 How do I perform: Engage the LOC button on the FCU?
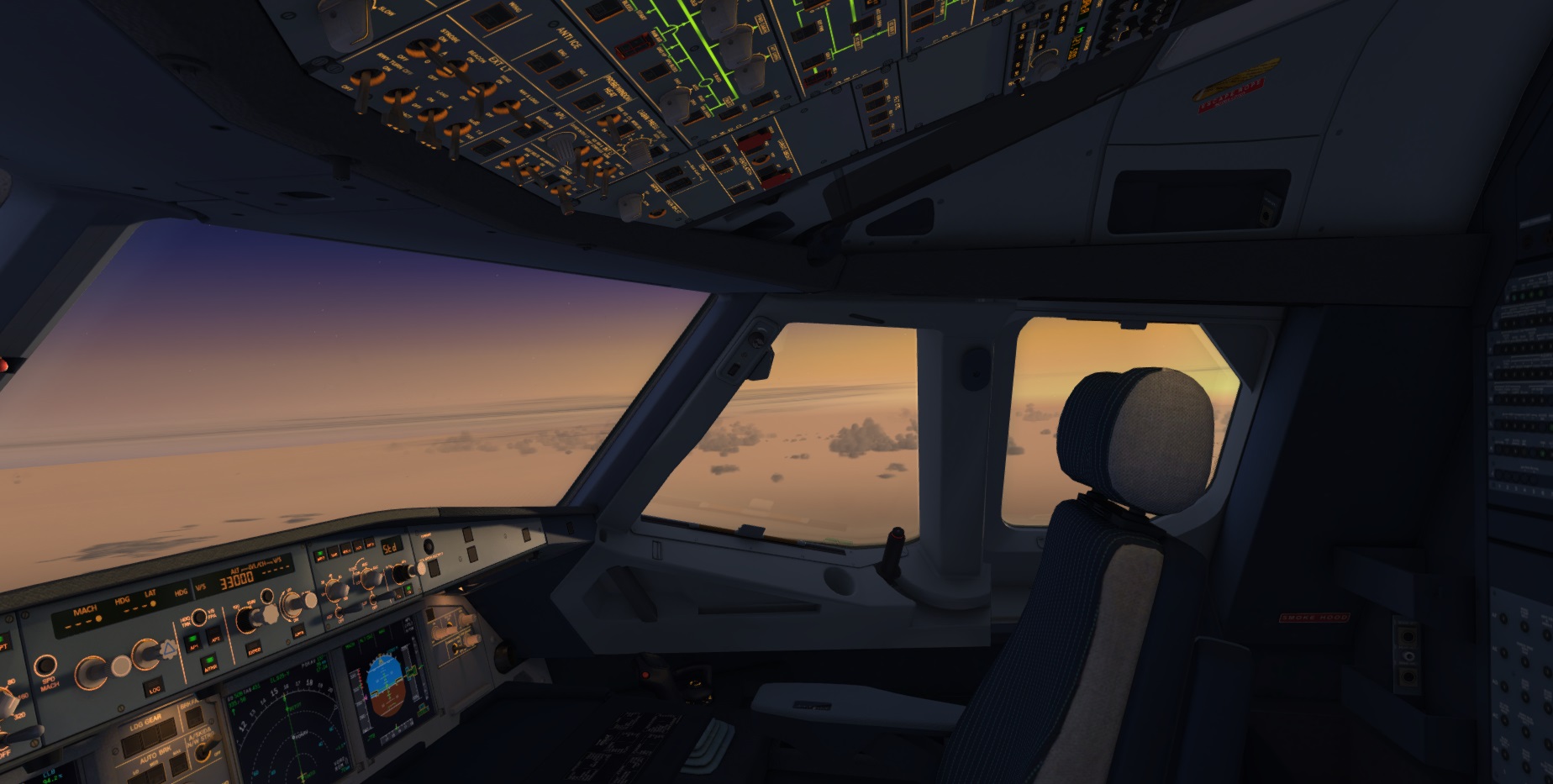click(x=155, y=689)
